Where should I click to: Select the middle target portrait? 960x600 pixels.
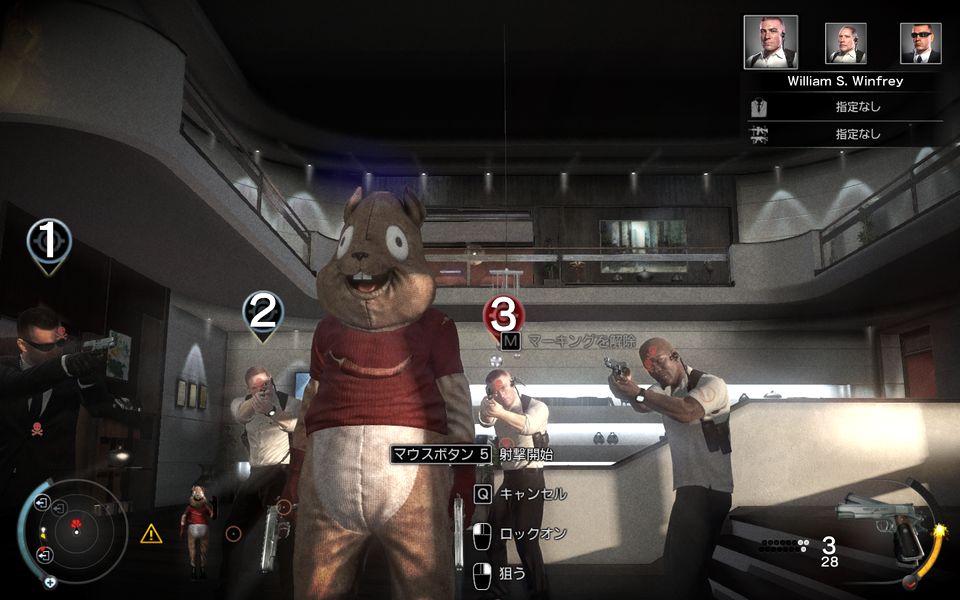(x=845, y=43)
